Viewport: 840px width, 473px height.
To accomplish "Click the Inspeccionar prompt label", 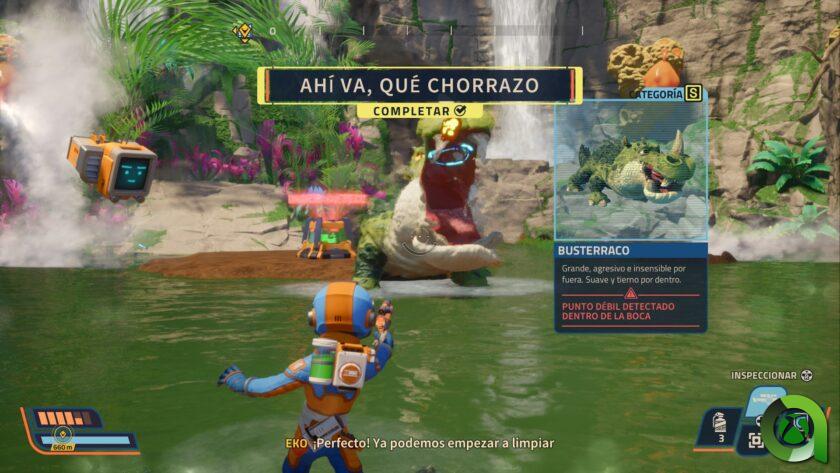I will click(764, 376).
